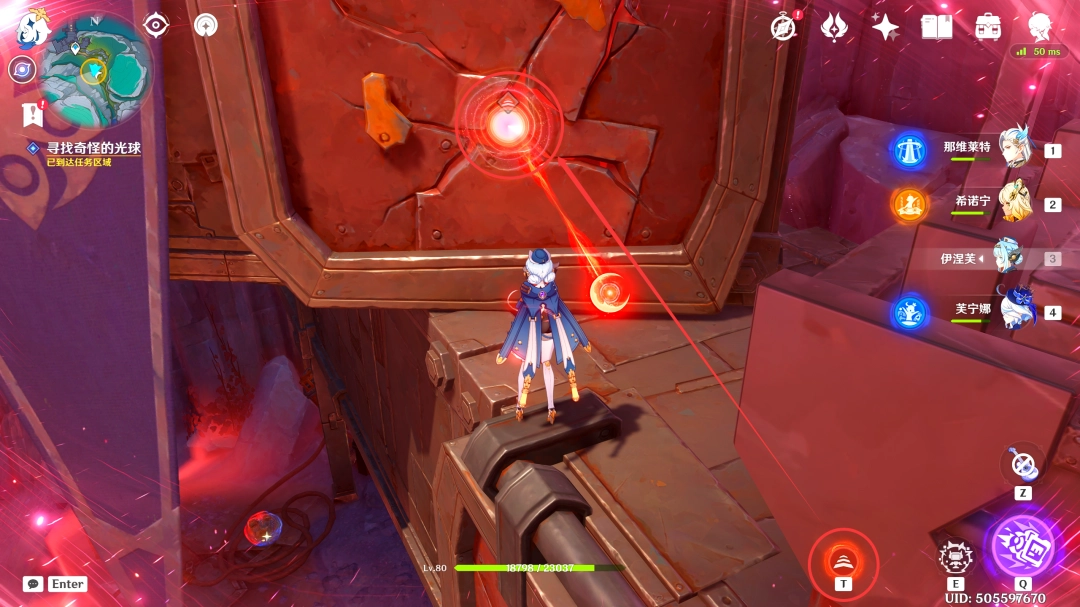This screenshot has height=607, width=1080.
Task: Switch to party member 芙宁娜
Action: (1014, 312)
